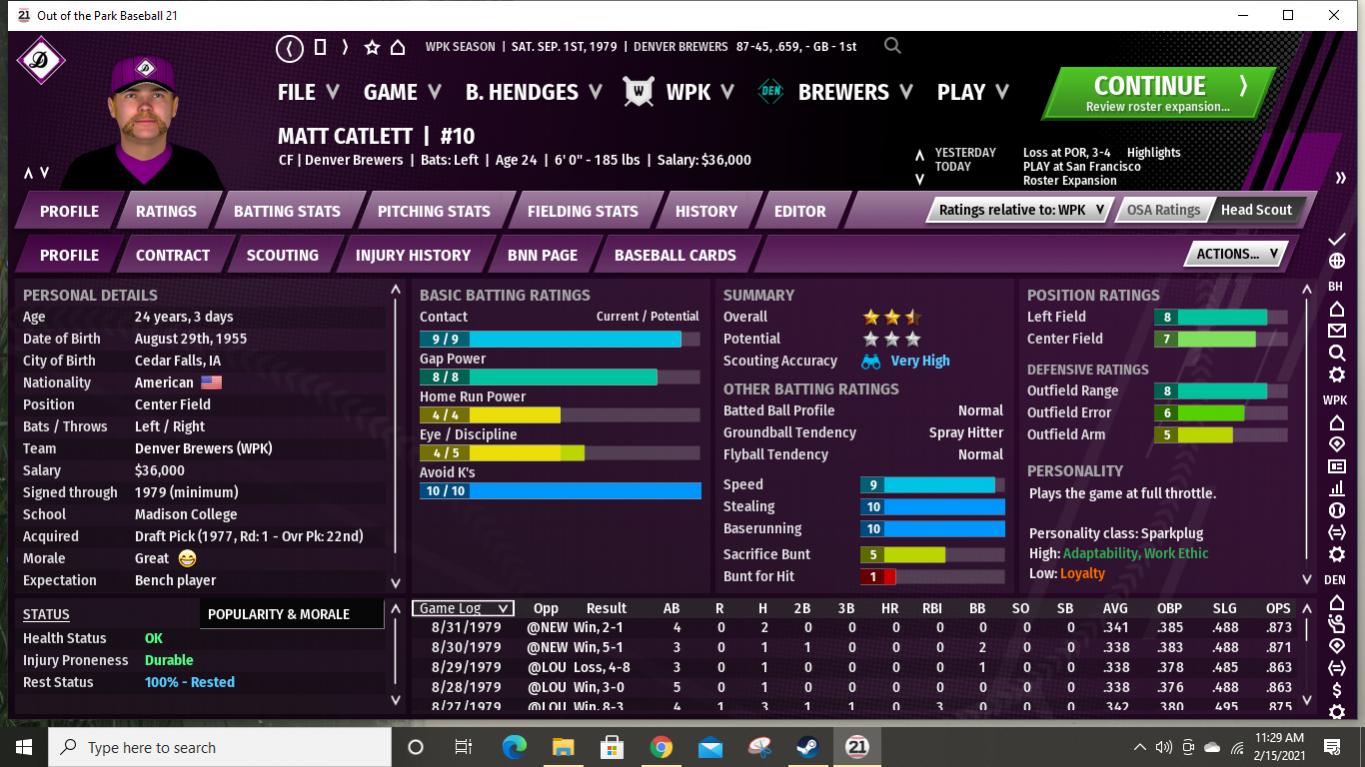Click the star favorites icon near the top
This screenshot has height=767, width=1365.
(x=371, y=46)
